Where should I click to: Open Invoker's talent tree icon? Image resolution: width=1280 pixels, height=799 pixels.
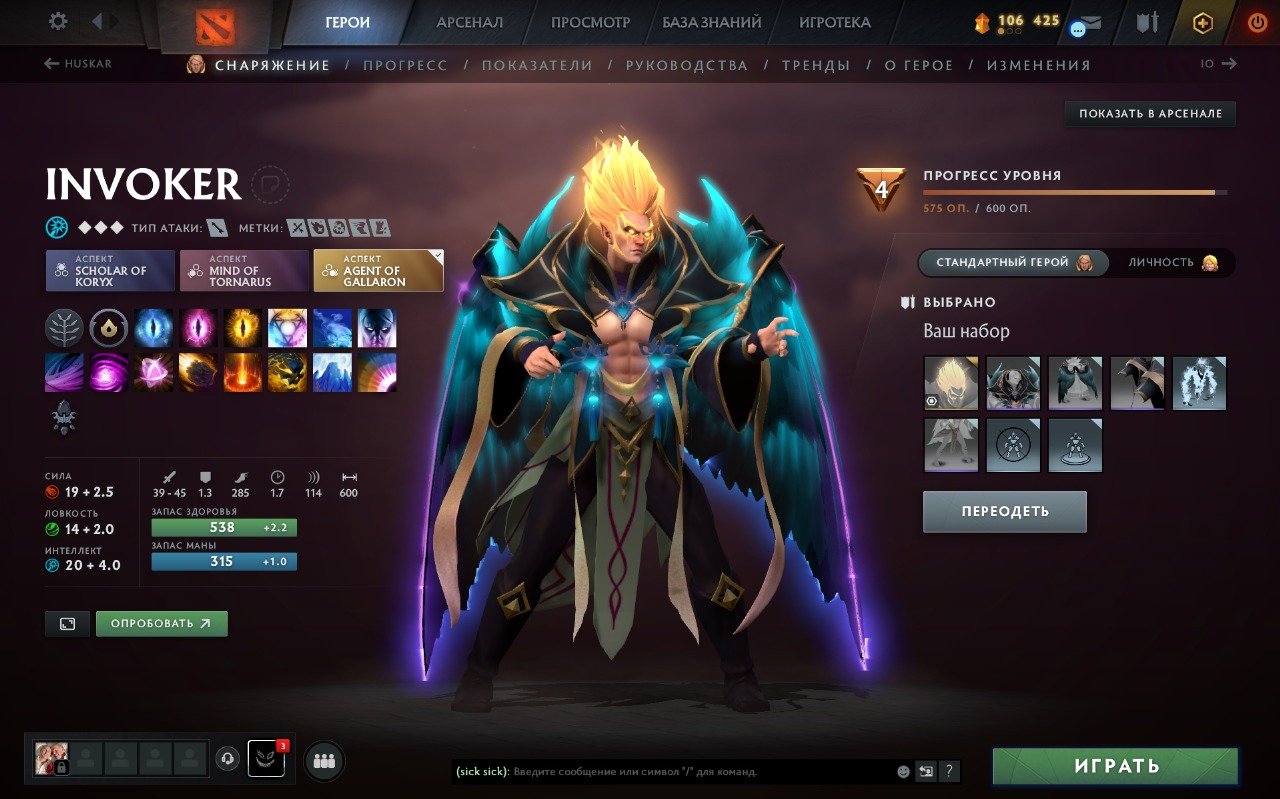click(64, 327)
